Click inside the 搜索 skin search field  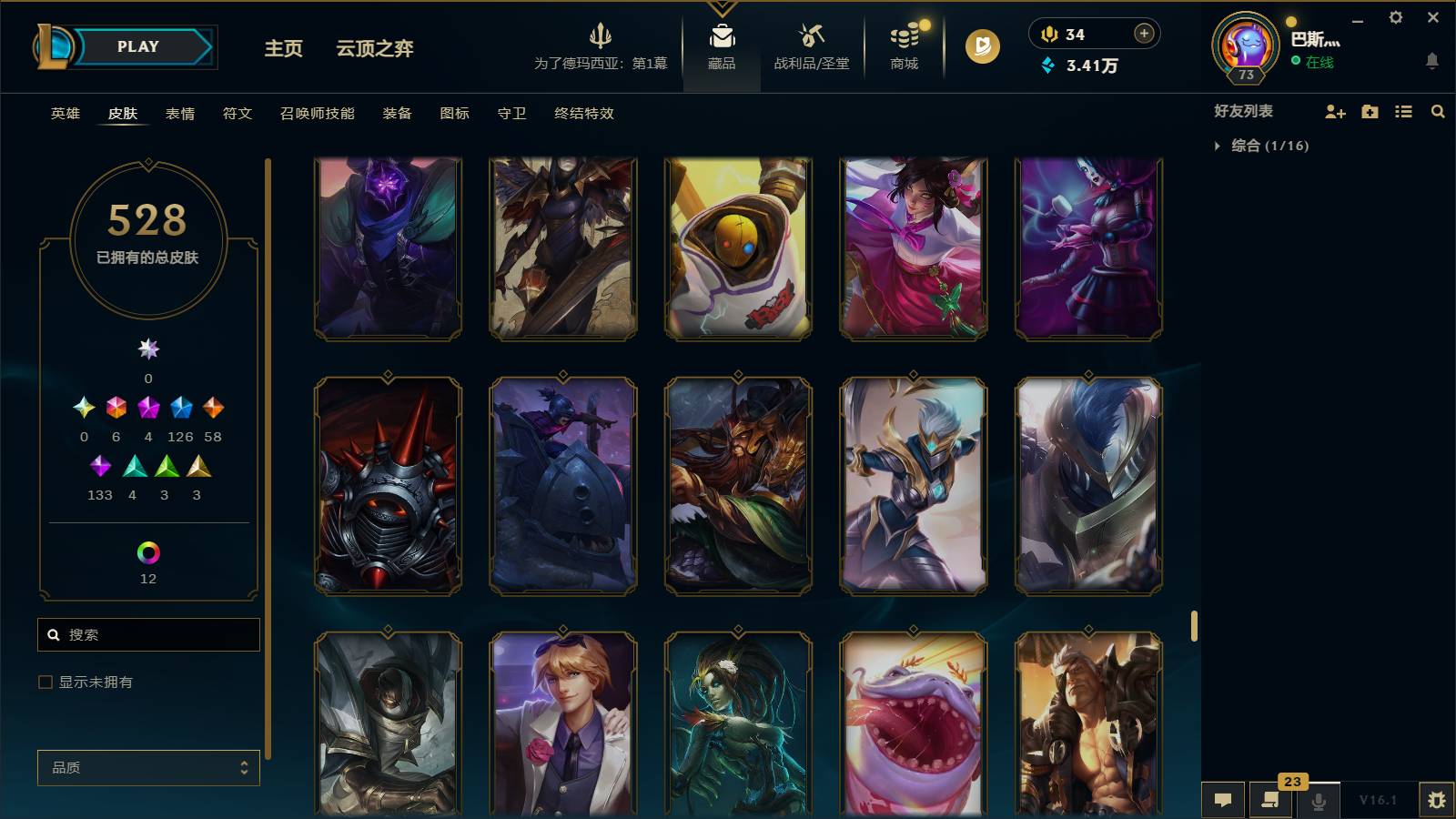[x=148, y=634]
